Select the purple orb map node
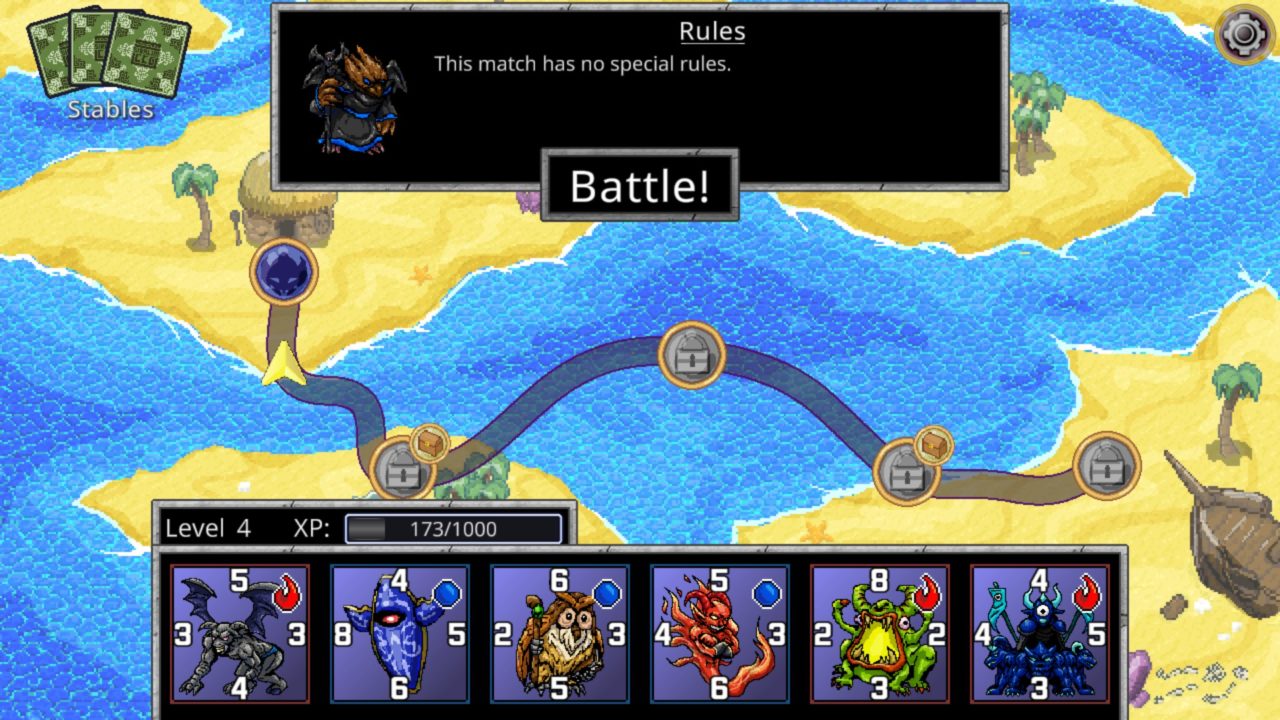 click(x=284, y=271)
